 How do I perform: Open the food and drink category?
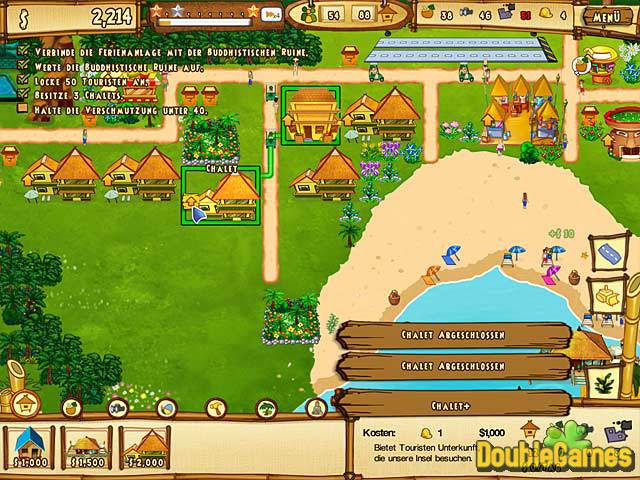pos(72,407)
